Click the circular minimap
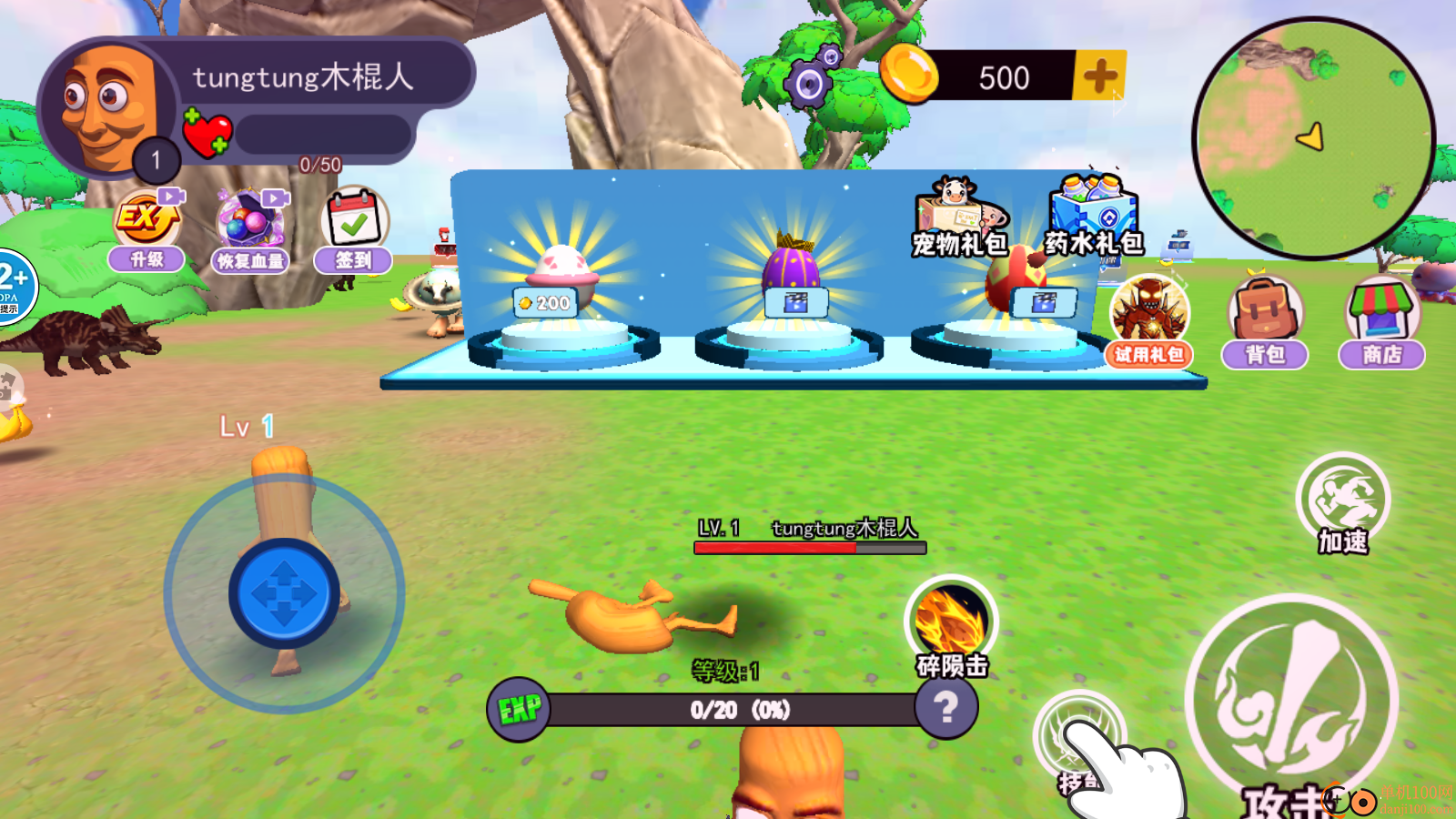1456x819 pixels. [1312, 138]
